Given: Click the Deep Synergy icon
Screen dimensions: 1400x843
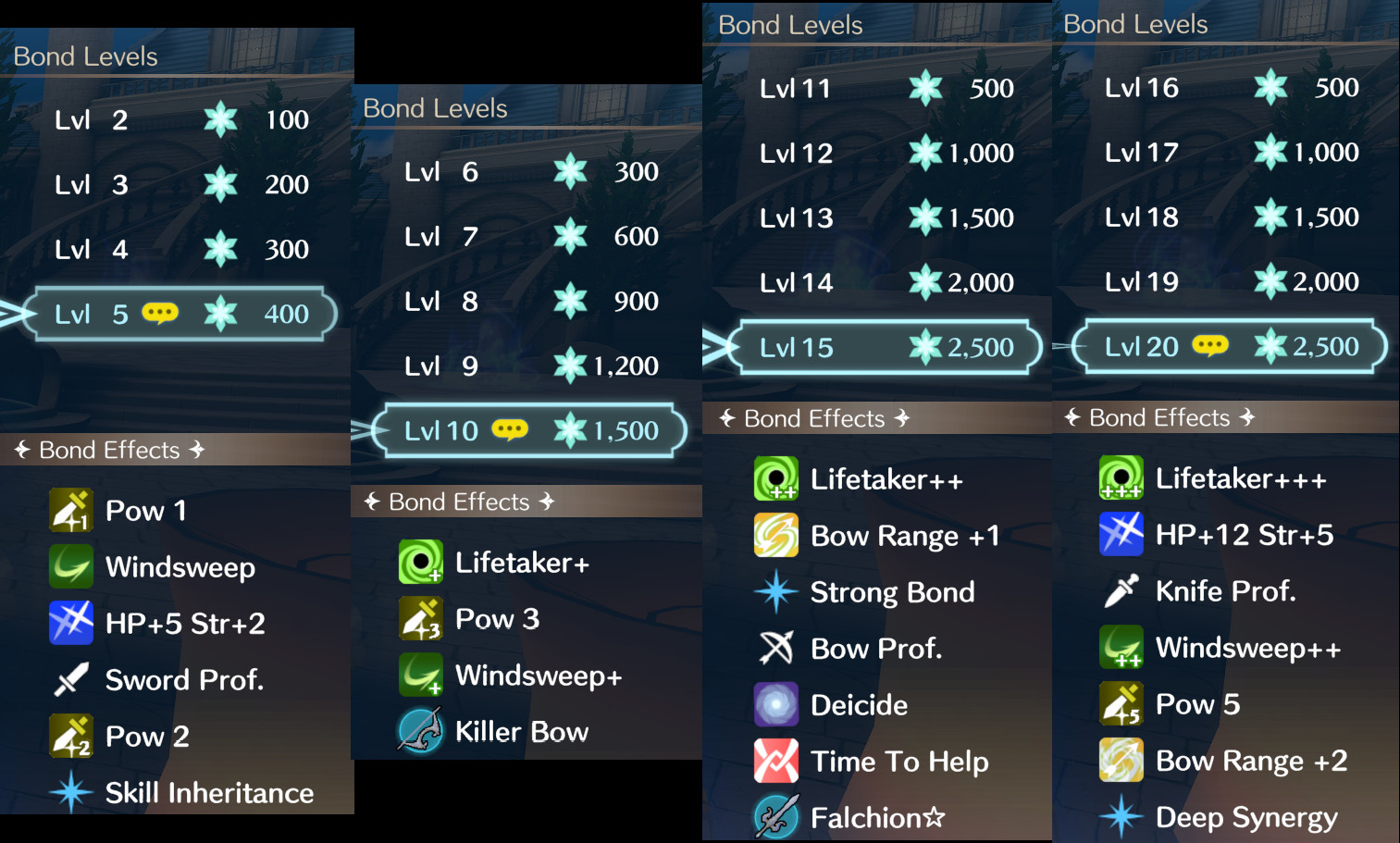Looking at the screenshot, I should 1121,817.
